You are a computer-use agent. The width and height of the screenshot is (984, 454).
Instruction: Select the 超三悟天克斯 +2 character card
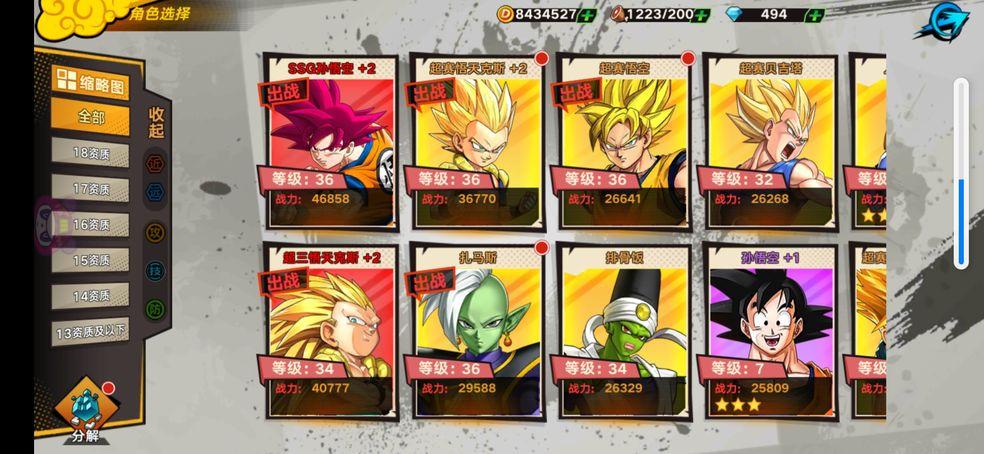[329, 330]
